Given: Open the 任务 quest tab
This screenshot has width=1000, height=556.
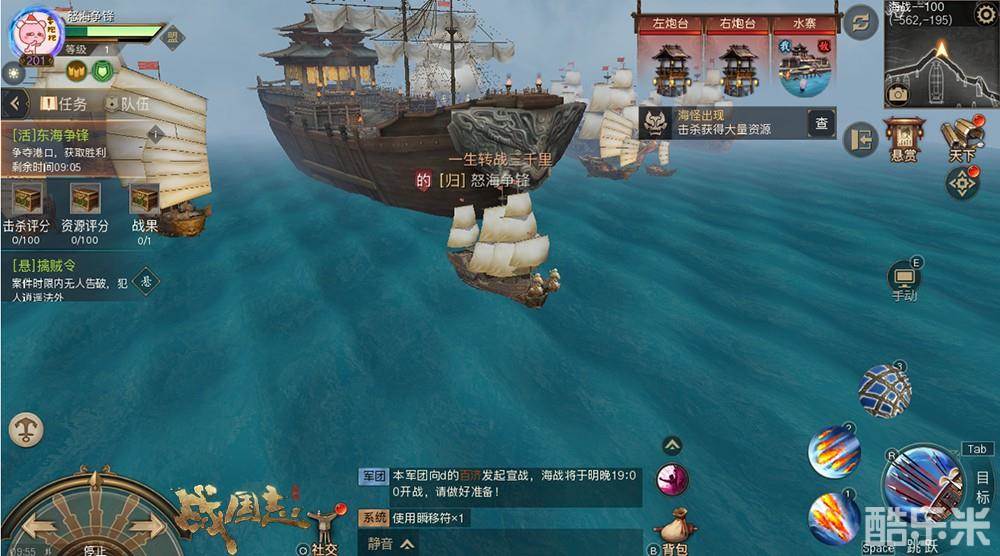Looking at the screenshot, I should tap(63, 103).
